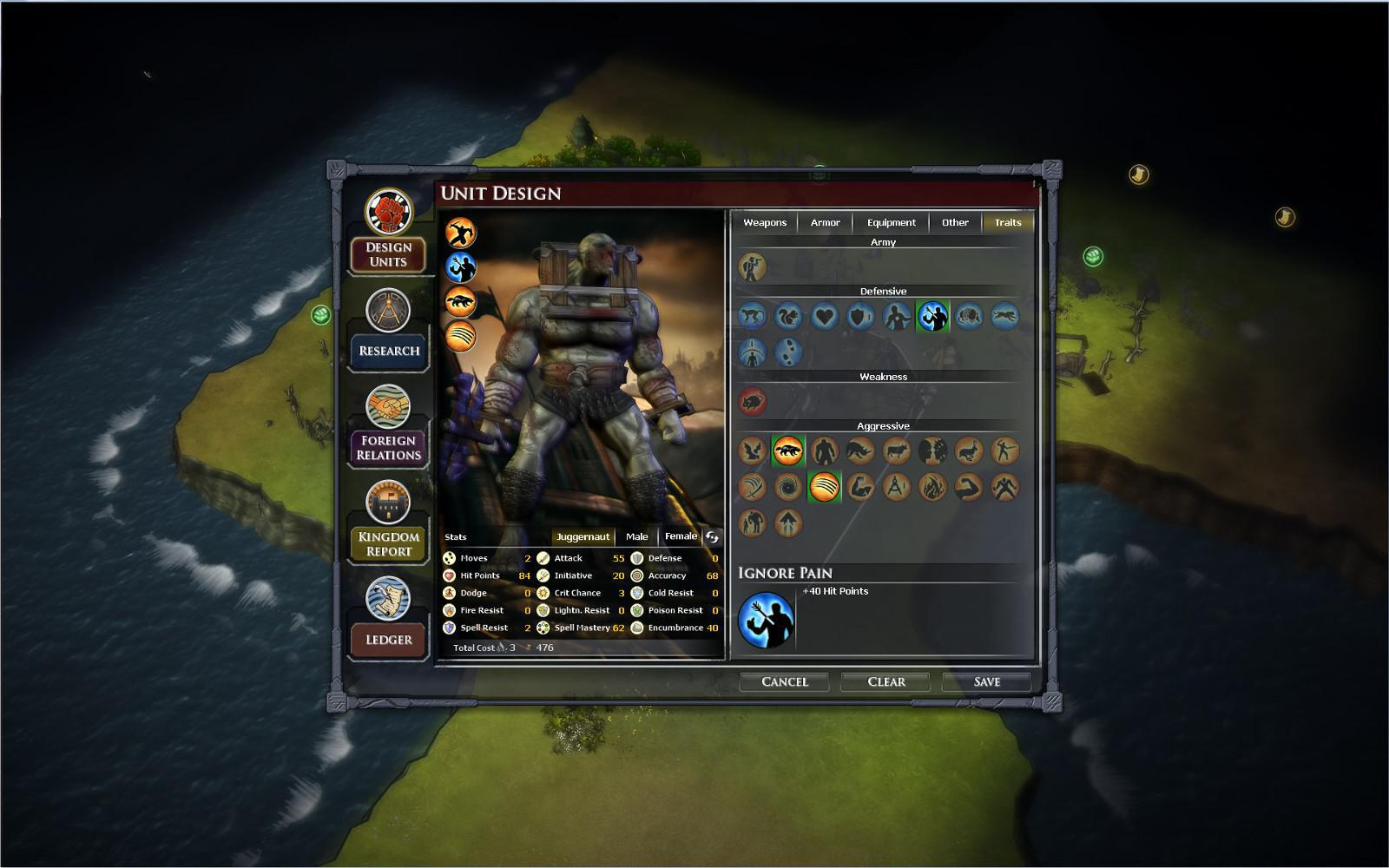Open the Kingdom Report panel
Image resolution: width=1389 pixels, height=868 pixels.
[387, 542]
